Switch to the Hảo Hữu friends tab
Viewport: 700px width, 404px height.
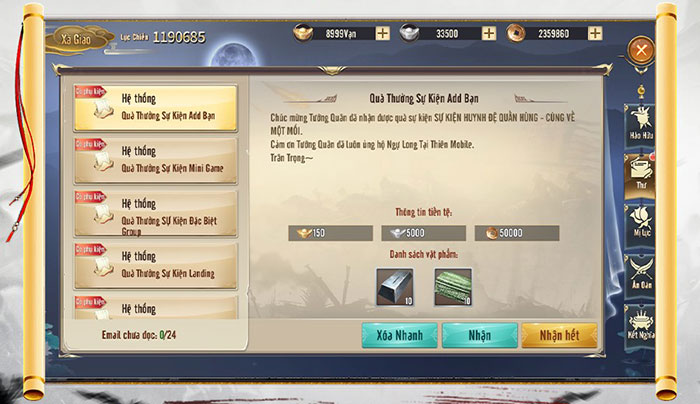click(640, 120)
